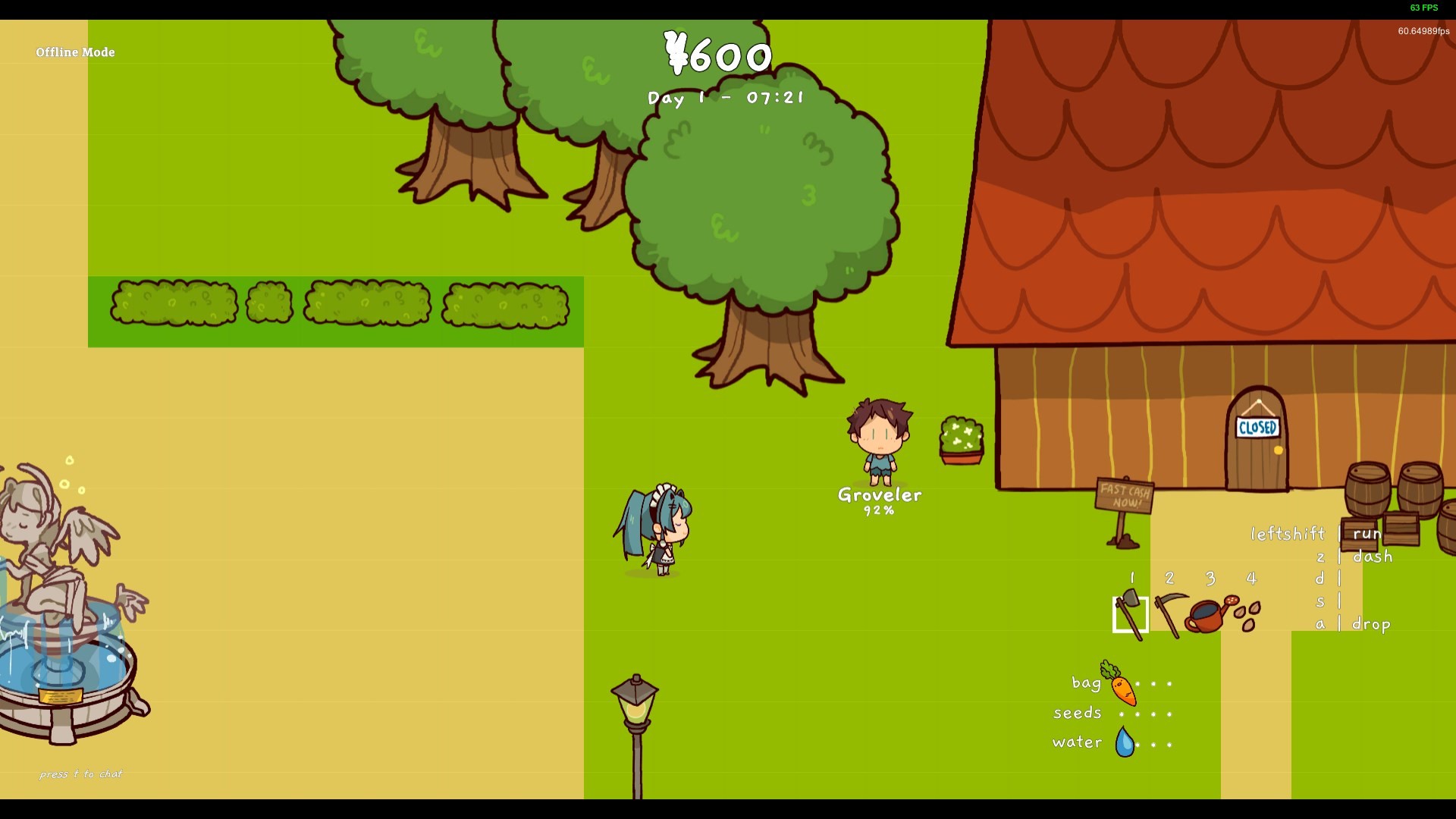Toggle Offline Mode in the top left

click(x=75, y=52)
